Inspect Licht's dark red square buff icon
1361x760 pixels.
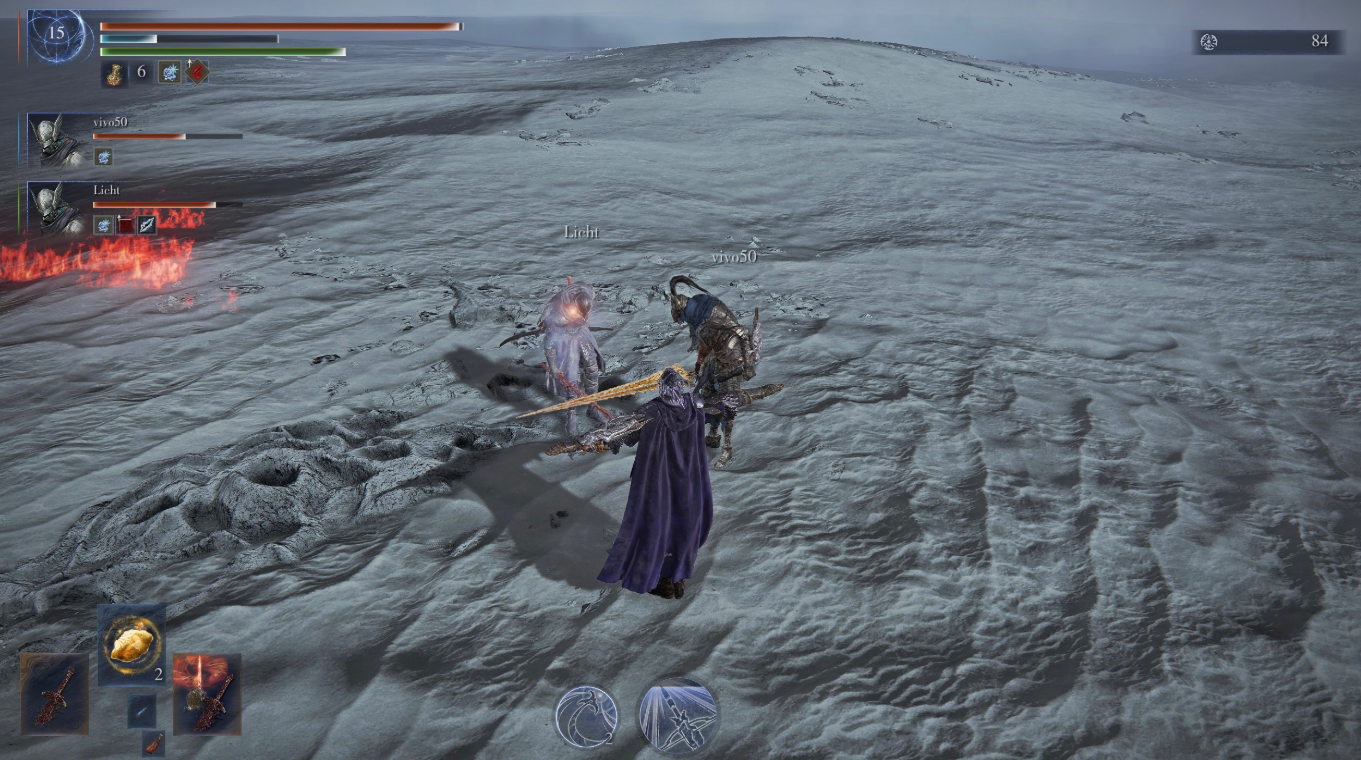[x=126, y=225]
